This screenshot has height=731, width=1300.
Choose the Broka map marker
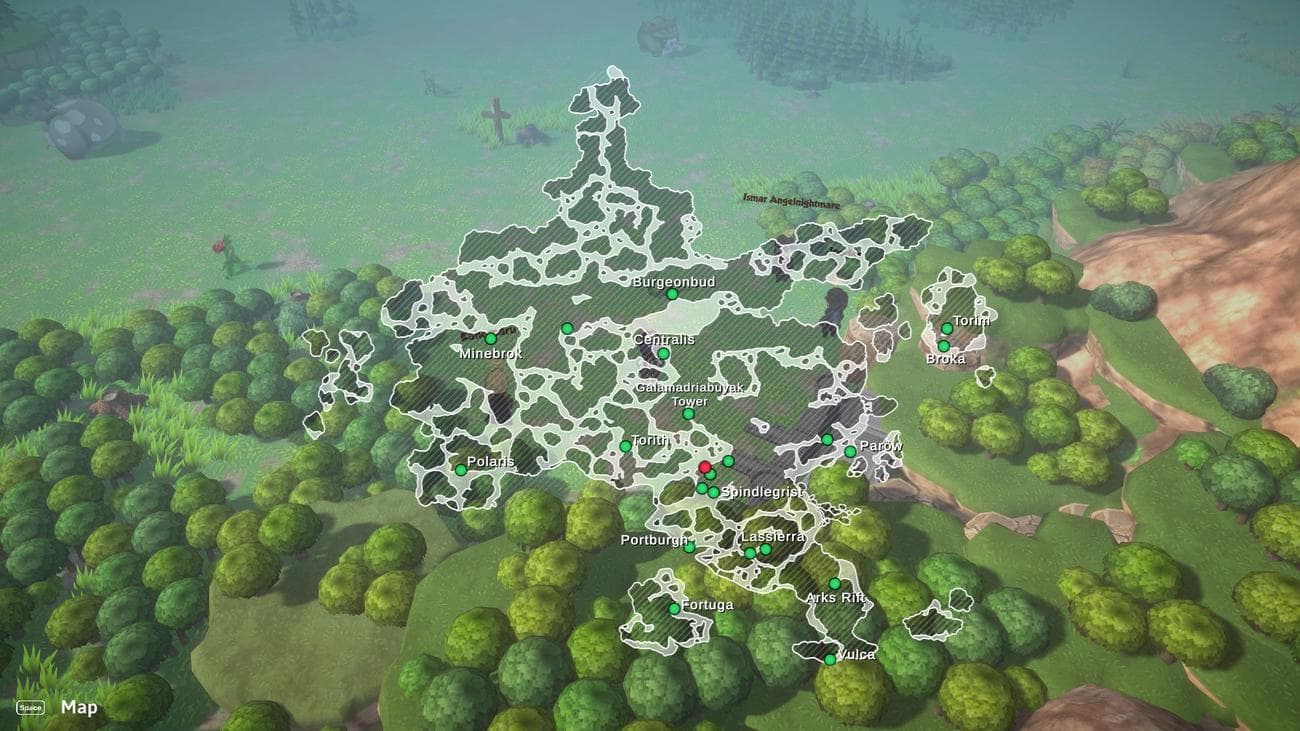pyautogui.click(x=943, y=346)
